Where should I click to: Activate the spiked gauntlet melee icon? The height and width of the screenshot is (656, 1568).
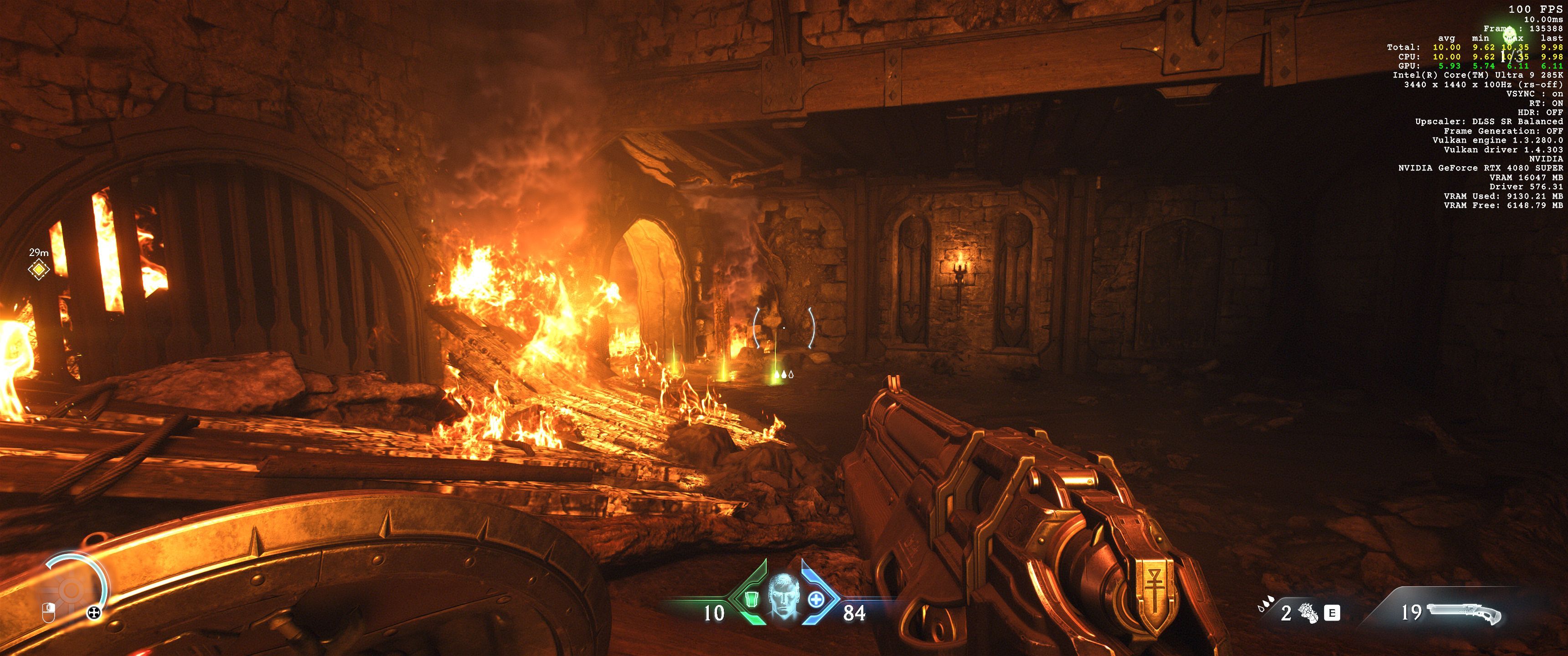click(x=1307, y=613)
